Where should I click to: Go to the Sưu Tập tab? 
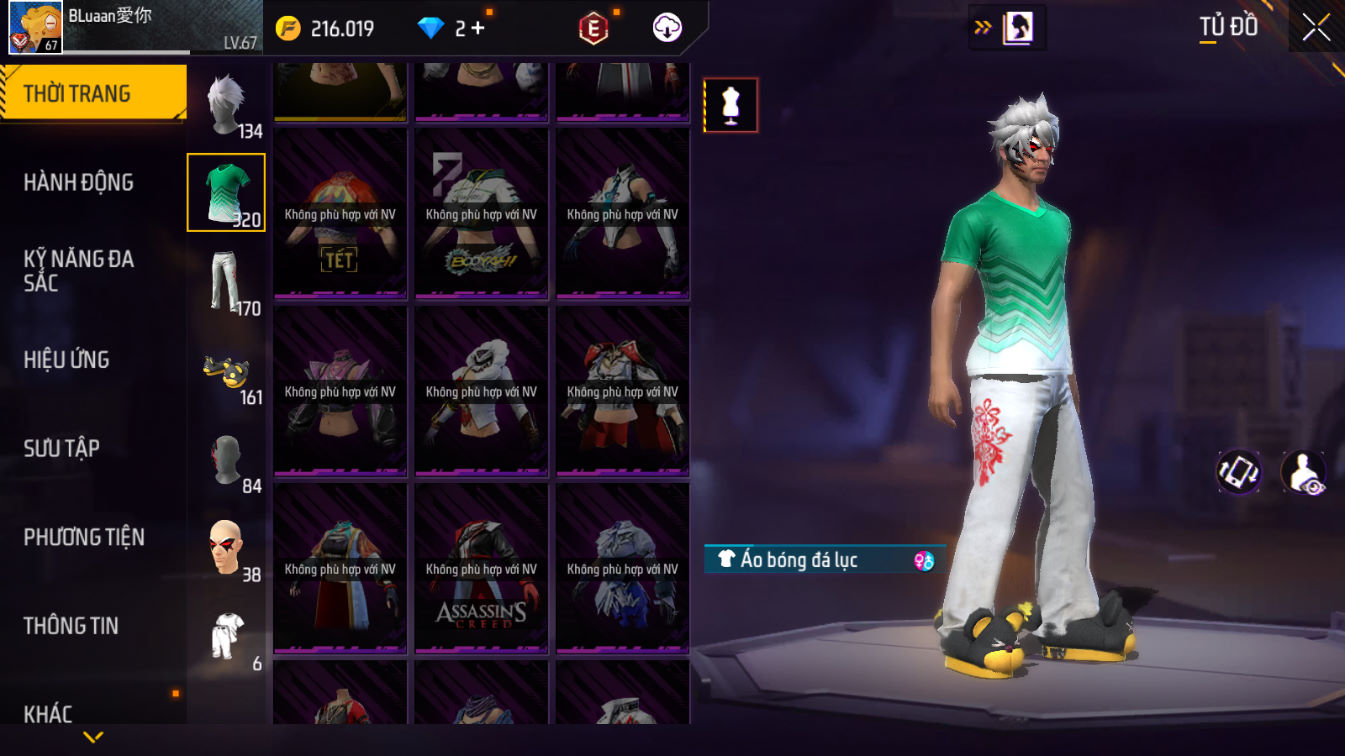pyautogui.click(x=62, y=448)
